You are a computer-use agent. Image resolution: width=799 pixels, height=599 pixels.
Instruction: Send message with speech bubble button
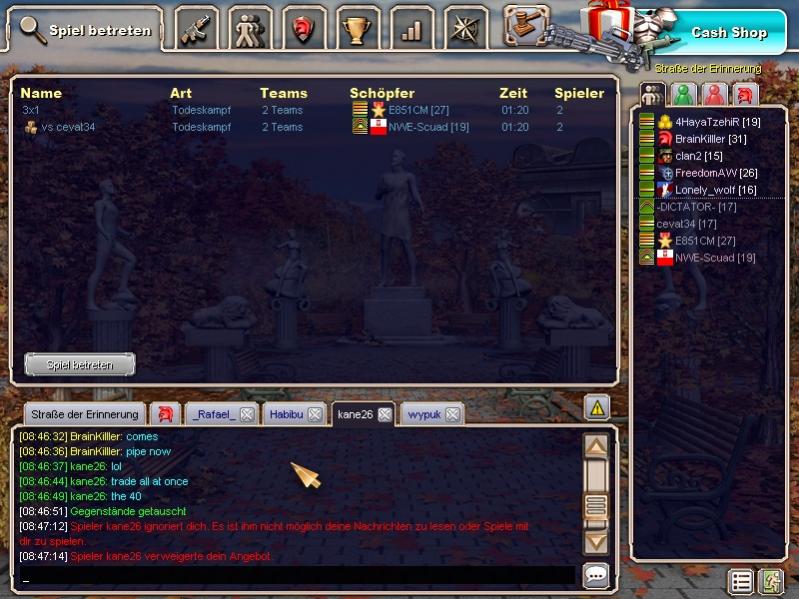point(596,575)
